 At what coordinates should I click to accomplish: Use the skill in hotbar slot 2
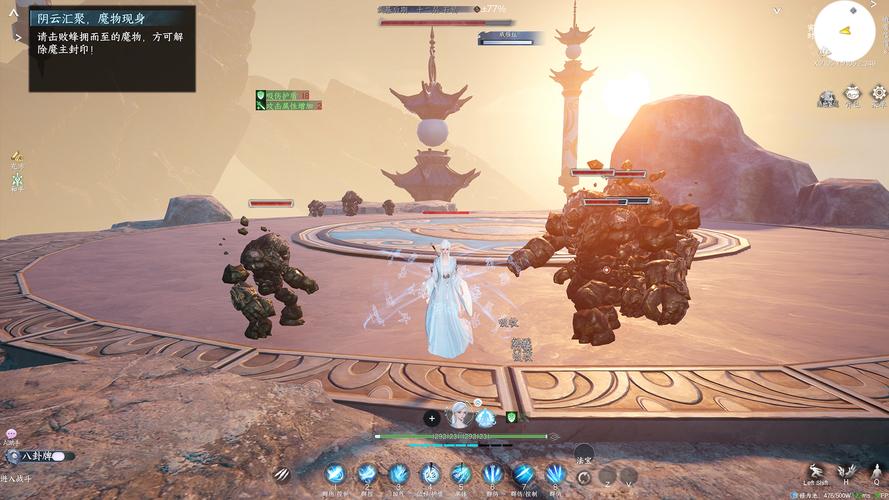[367, 474]
